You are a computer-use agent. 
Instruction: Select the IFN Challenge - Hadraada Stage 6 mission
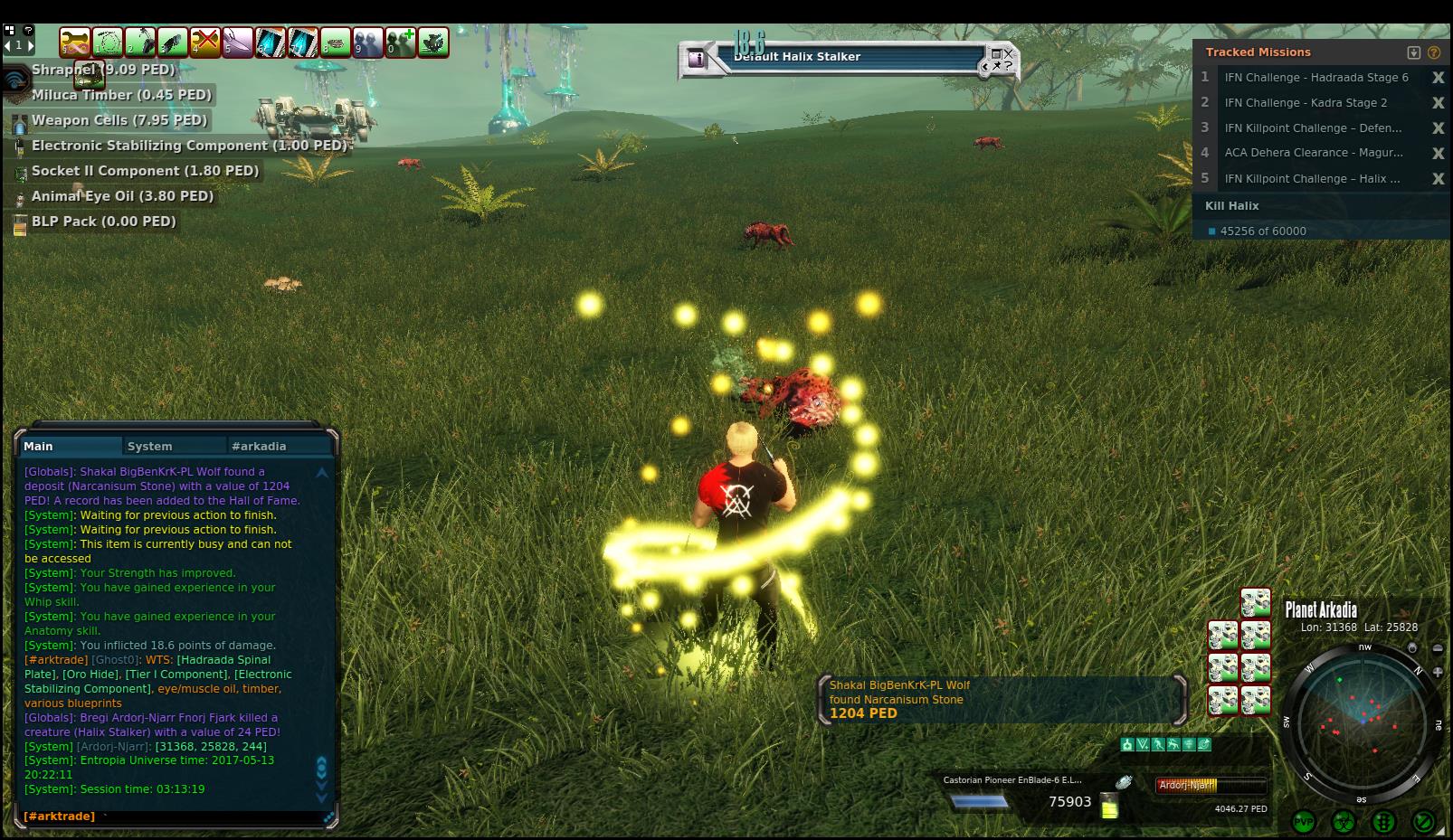pos(1315,78)
